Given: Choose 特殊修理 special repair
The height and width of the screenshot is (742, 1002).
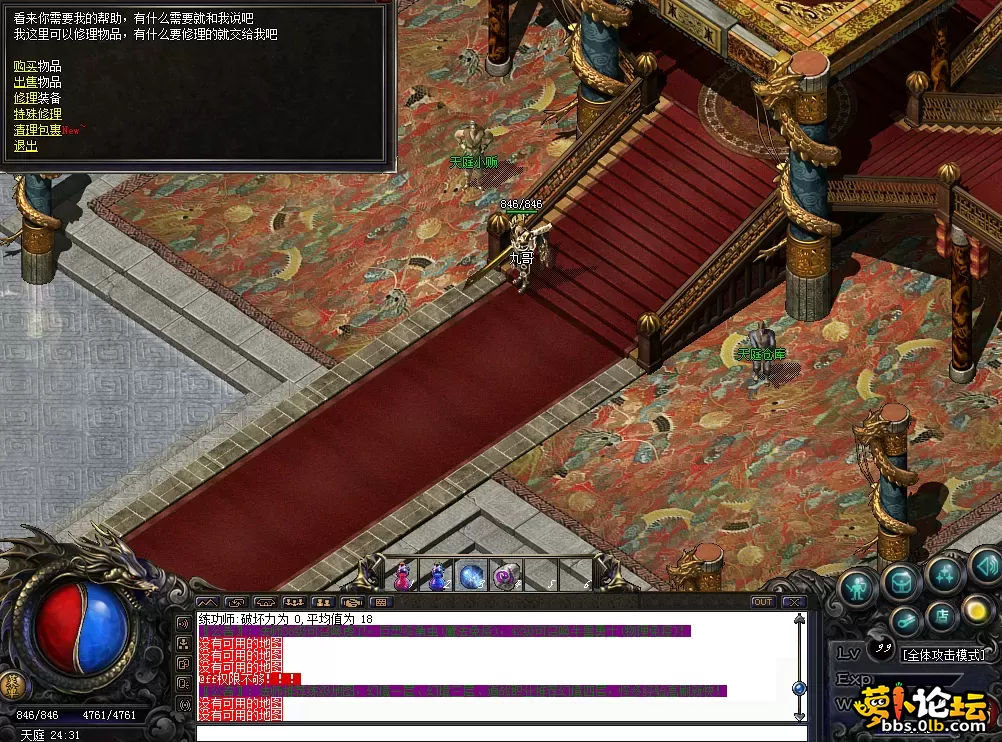Looking at the screenshot, I should pyautogui.click(x=37, y=114).
